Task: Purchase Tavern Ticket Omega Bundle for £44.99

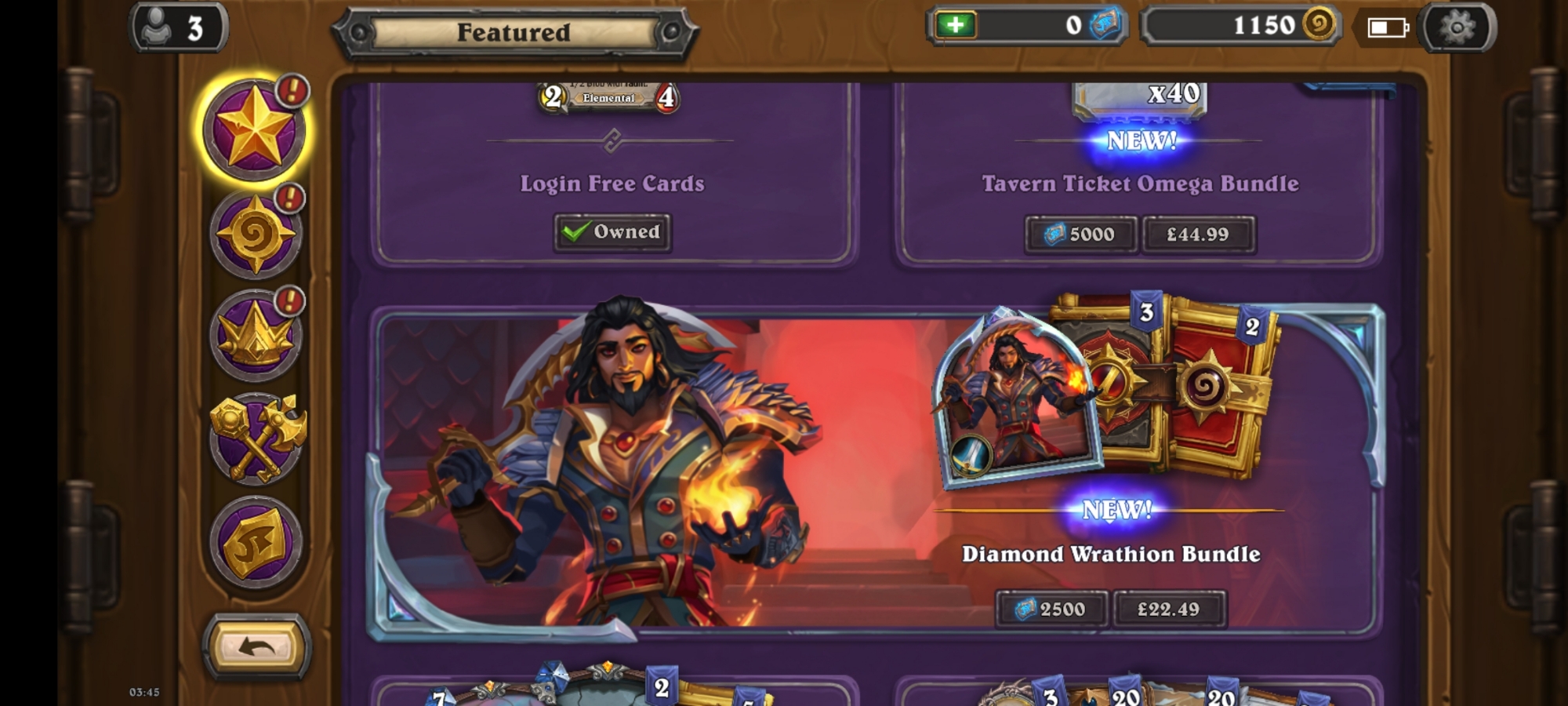Action: [1198, 235]
